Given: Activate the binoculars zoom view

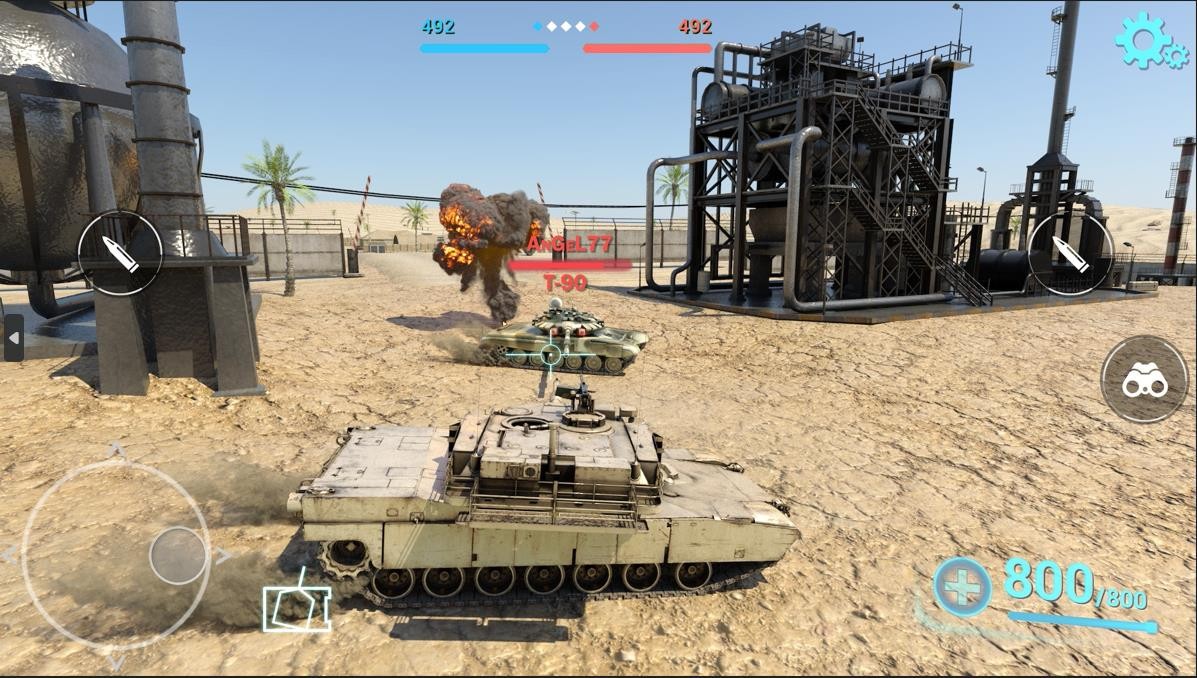Looking at the screenshot, I should pos(1144,380).
